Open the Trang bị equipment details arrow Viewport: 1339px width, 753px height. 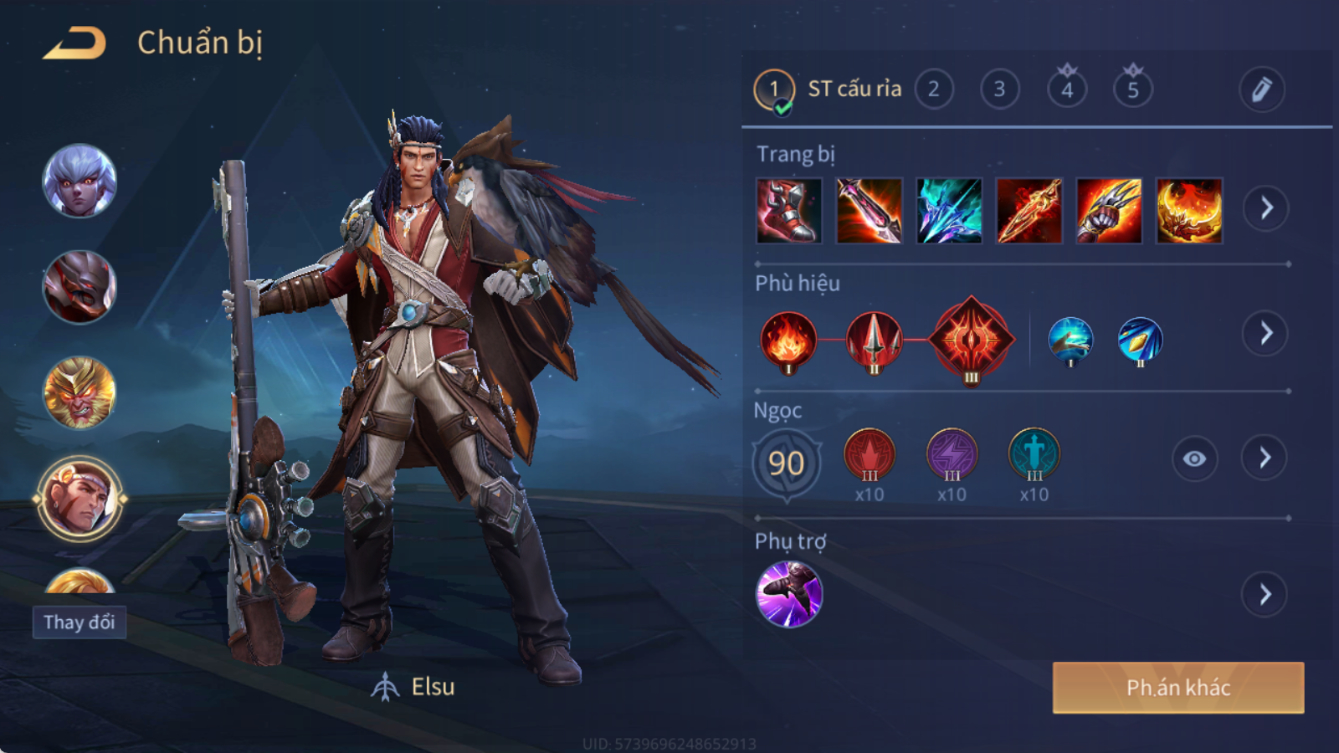click(x=1265, y=208)
